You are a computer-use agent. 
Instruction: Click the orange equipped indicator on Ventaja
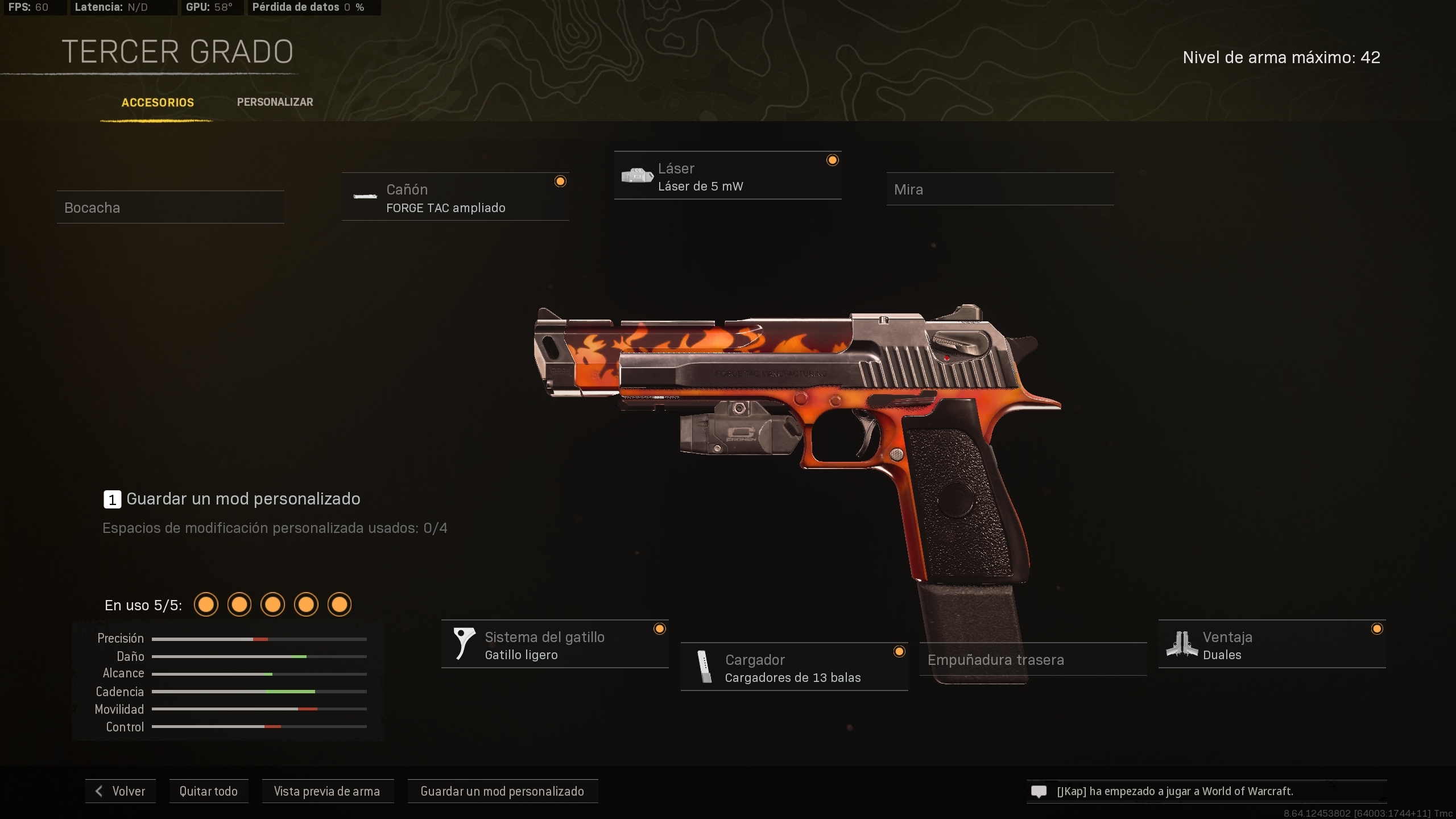point(1377,628)
